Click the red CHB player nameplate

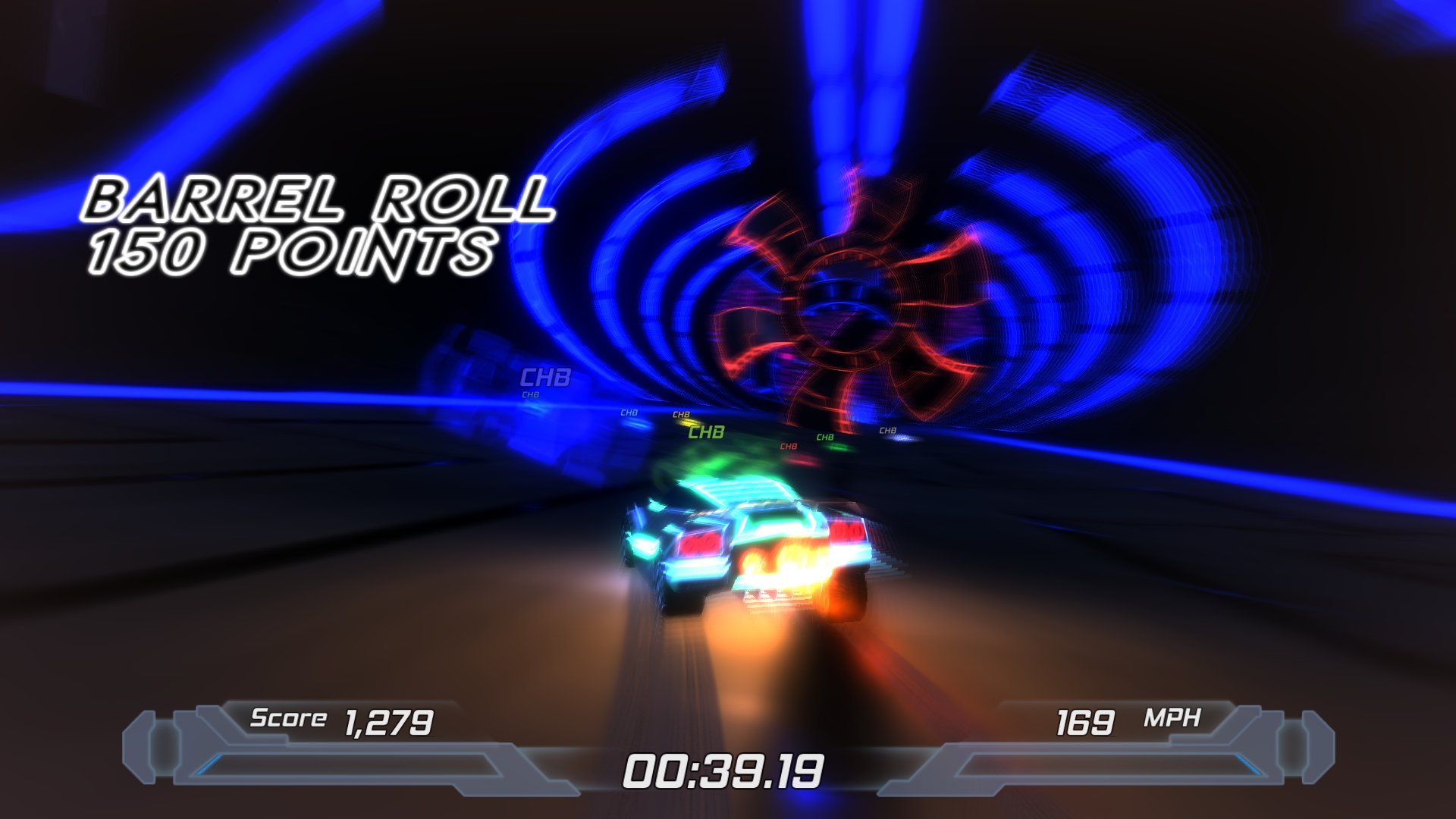tap(789, 447)
